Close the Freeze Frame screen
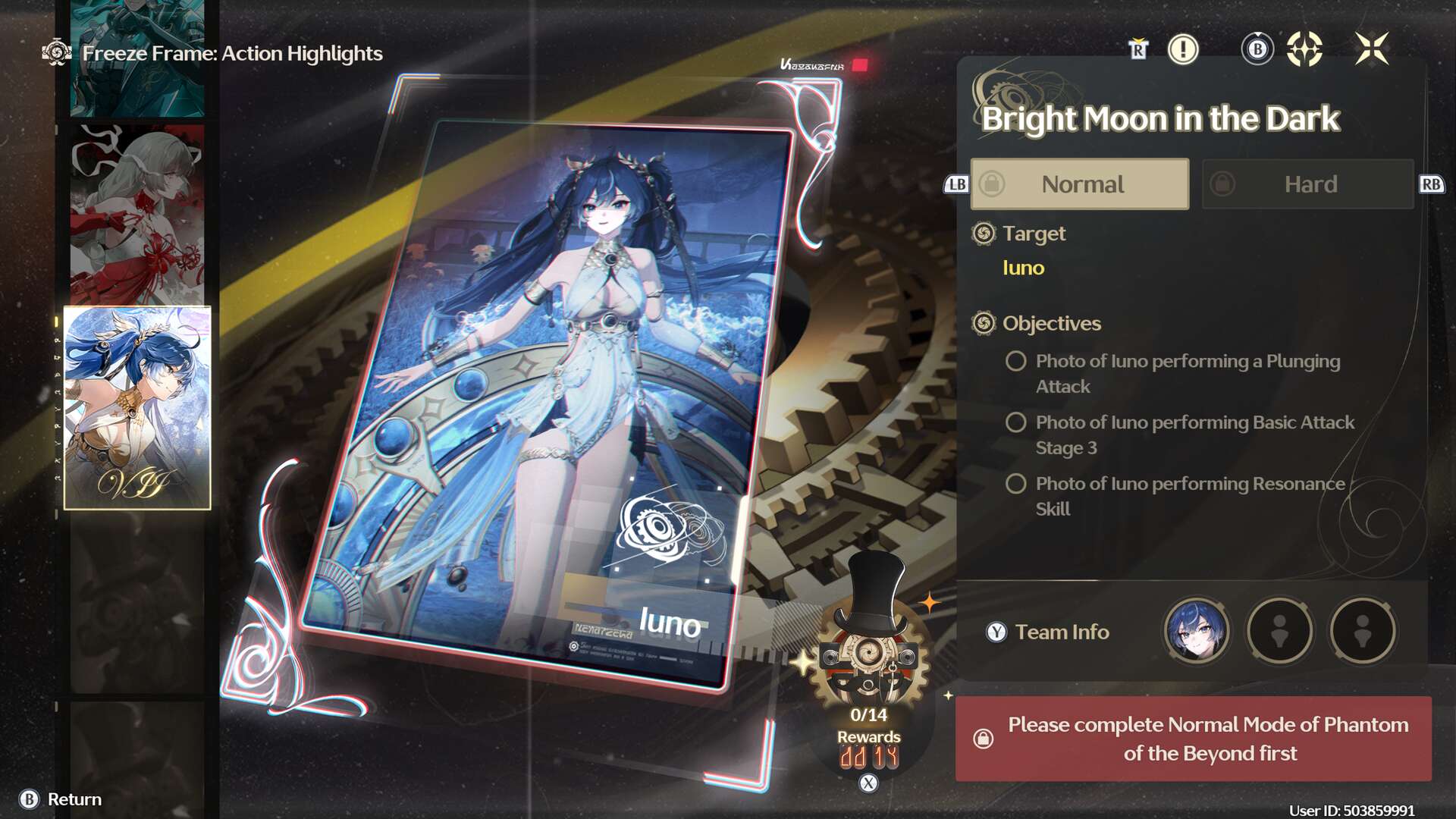The width and height of the screenshot is (1456, 819). (1373, 49)
